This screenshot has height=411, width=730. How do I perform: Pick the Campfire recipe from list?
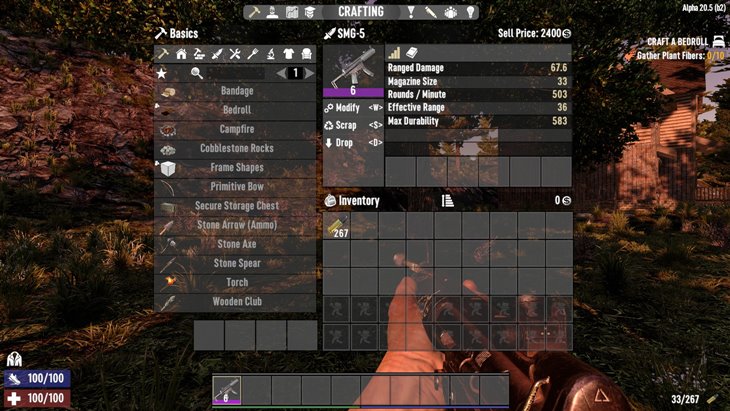click(236, 129)
